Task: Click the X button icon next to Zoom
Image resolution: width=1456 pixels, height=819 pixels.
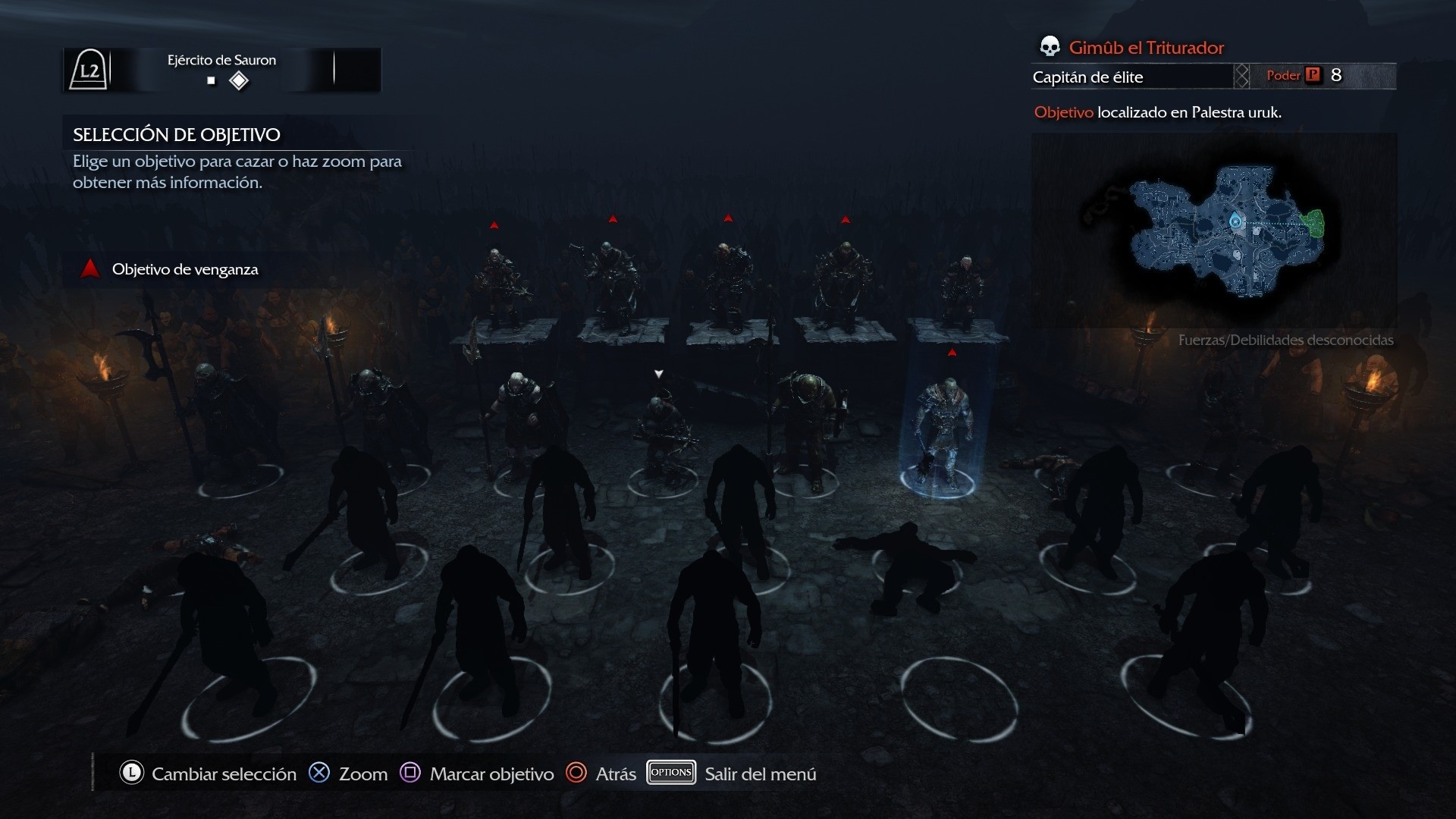Action: [320, 773]
